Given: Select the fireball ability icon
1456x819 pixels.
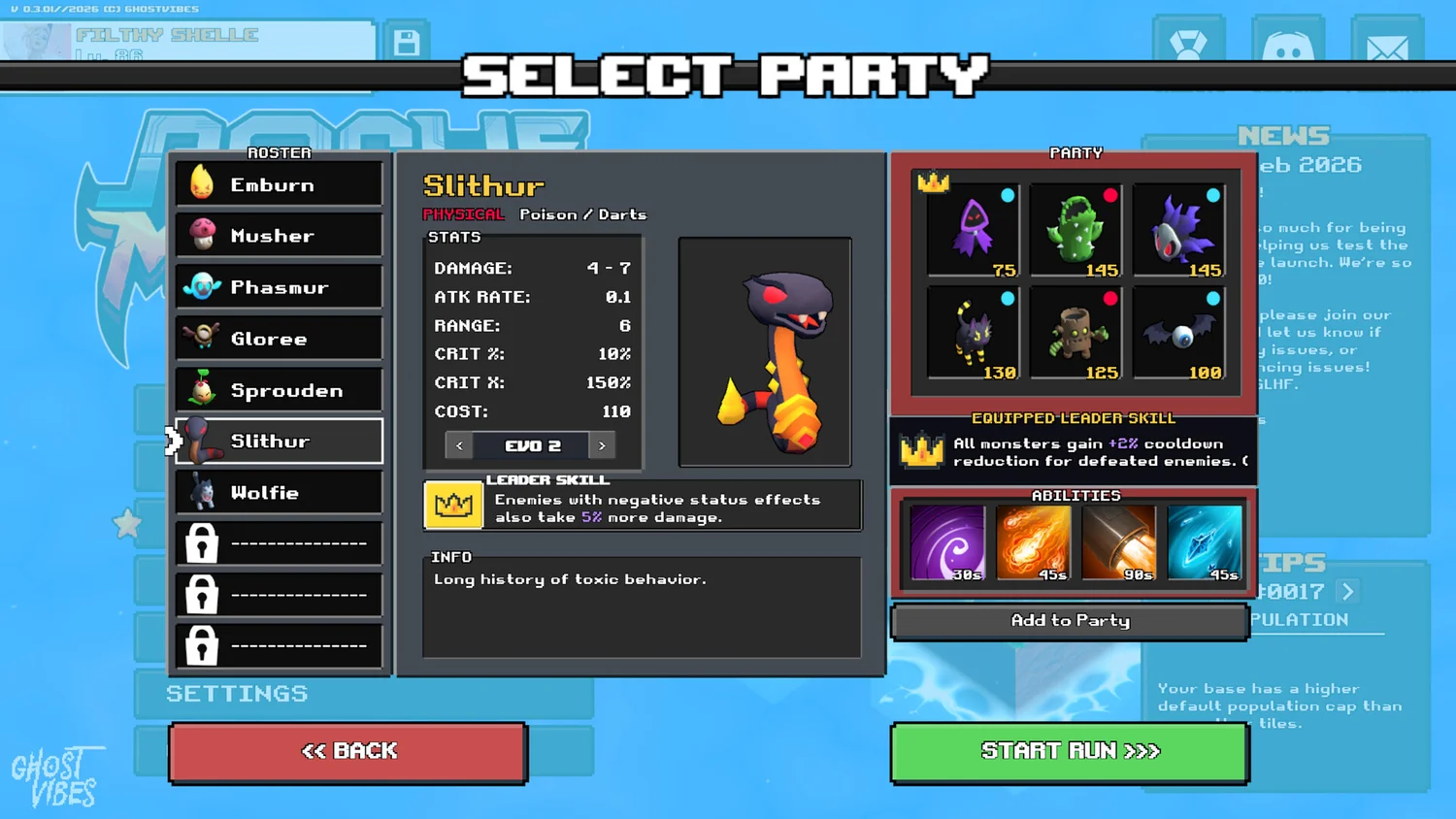Looking at the screenshot, I should 1033,543.
